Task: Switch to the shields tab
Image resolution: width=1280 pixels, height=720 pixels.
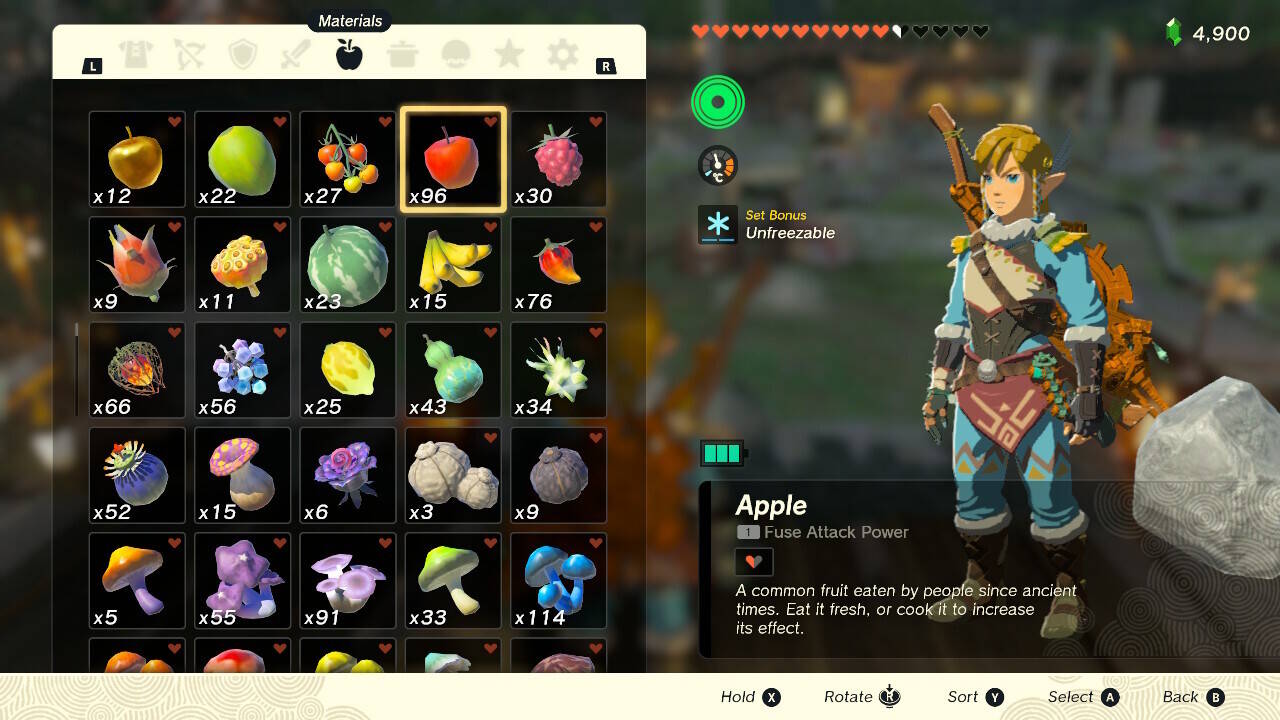Action: tap(243, 55)
